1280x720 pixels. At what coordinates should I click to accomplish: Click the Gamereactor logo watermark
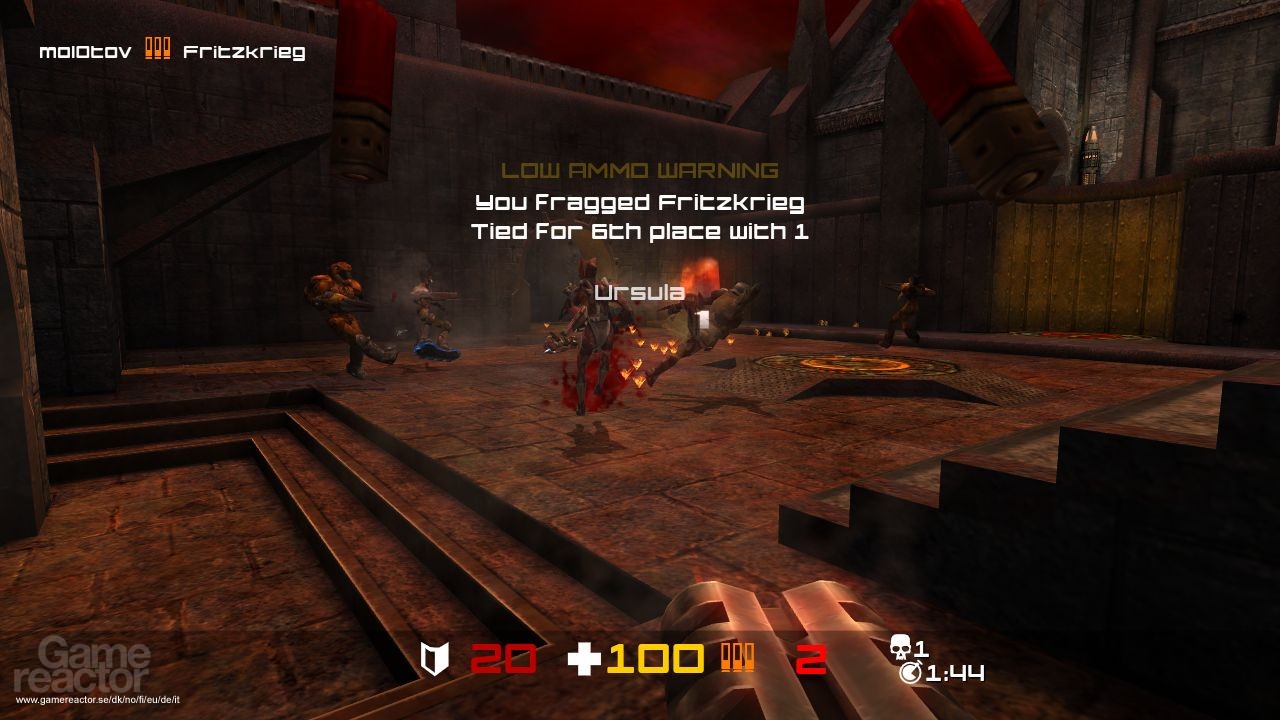[82, 662]
